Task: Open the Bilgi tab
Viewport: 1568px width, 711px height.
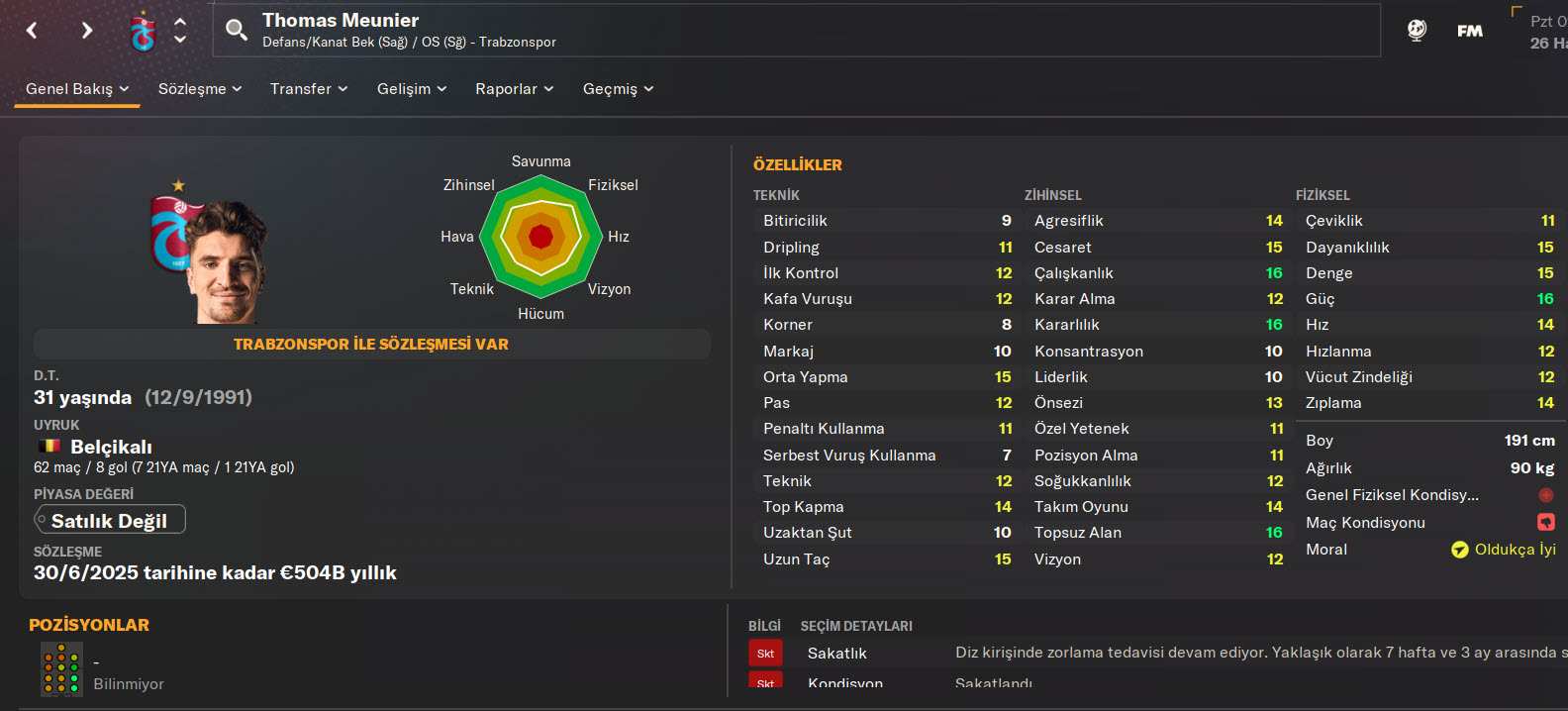Action: pyautogui.click(x=764, y=626)
